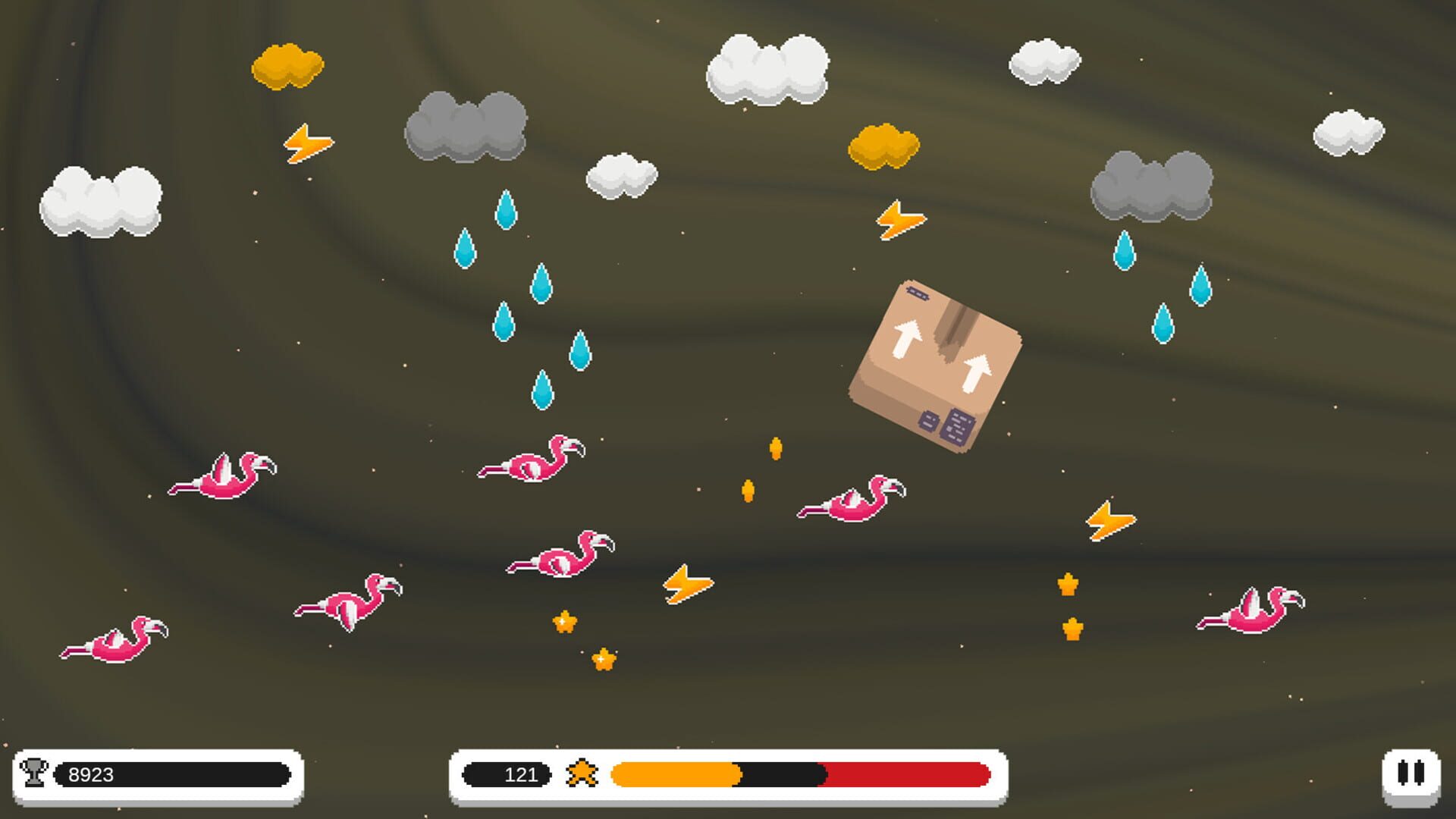Click the trophy icon next to the score
1456x819 pixels.
(36, 774)
